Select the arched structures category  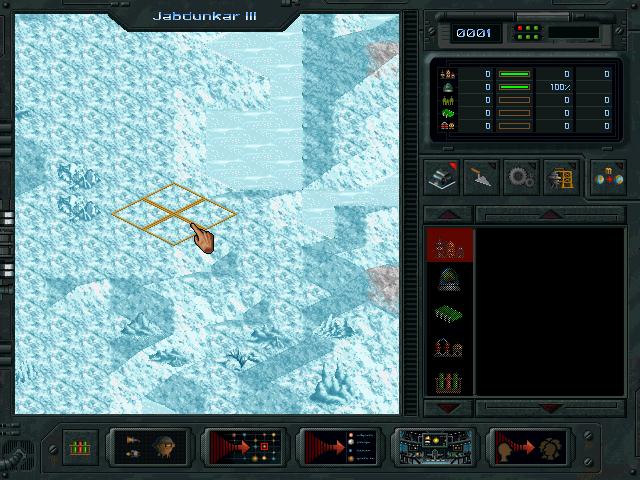click(x=449, y=347)
